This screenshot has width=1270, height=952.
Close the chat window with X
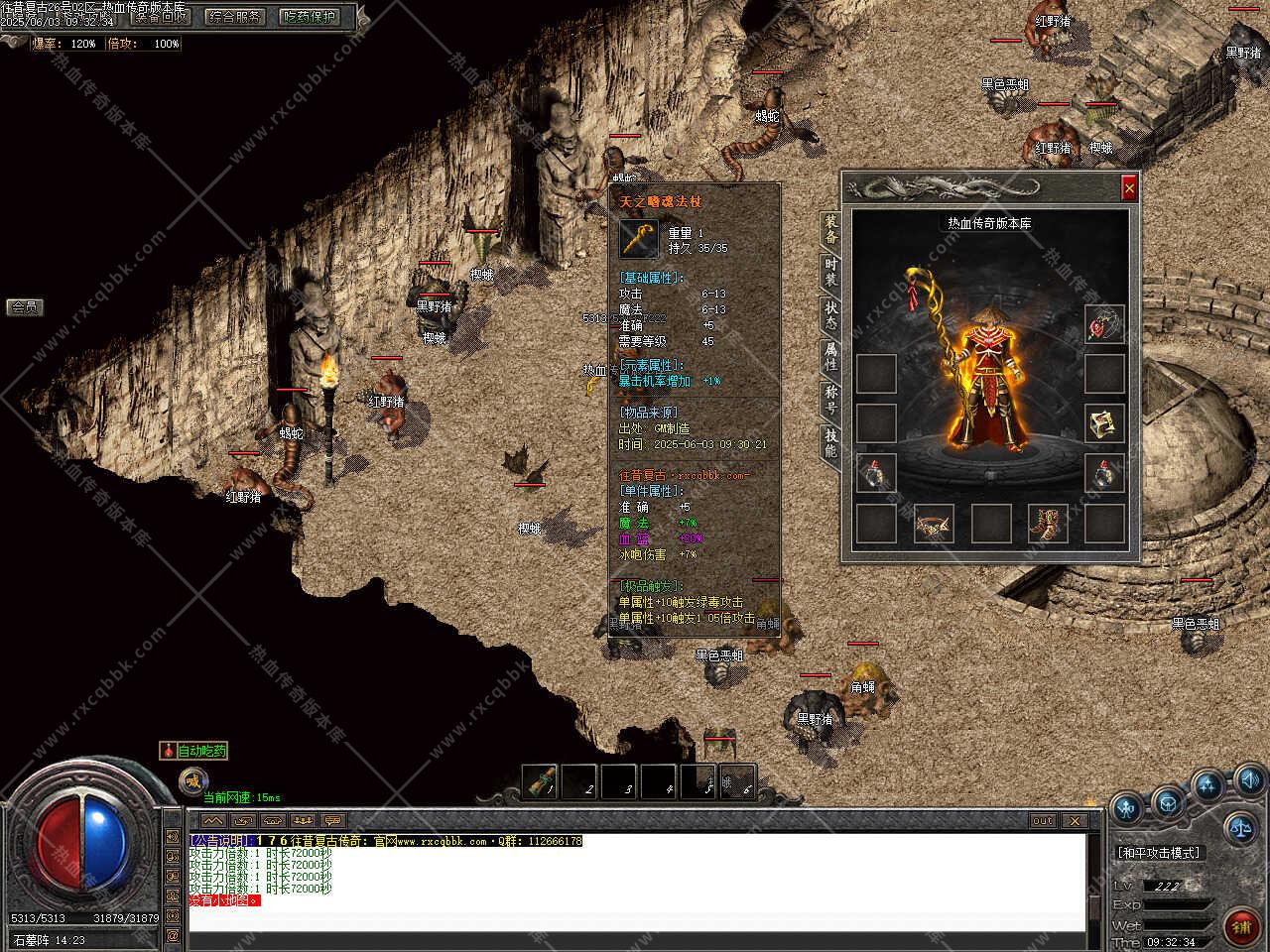click(1075, 821)
